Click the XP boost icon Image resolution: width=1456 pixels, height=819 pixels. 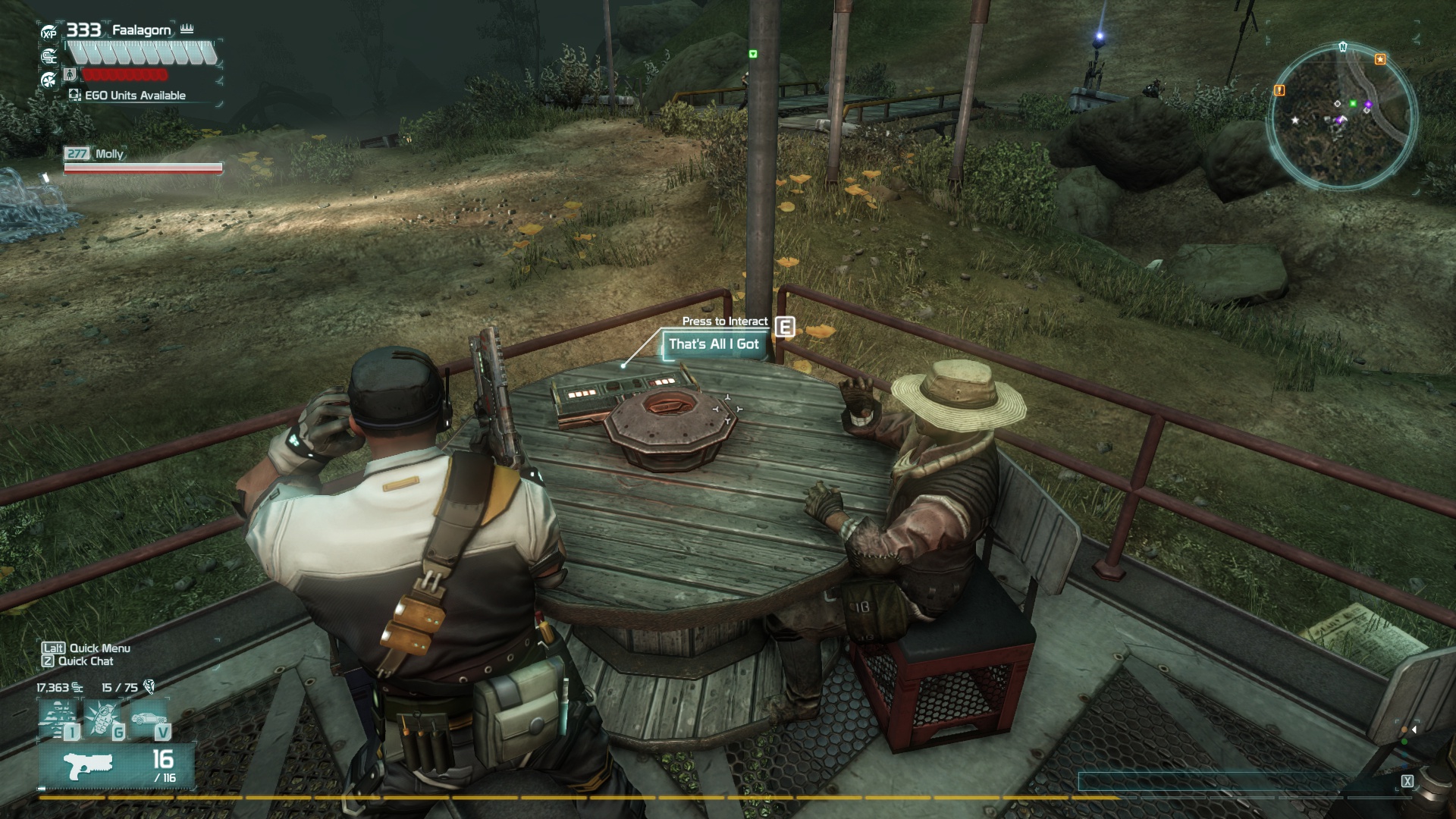49,33
